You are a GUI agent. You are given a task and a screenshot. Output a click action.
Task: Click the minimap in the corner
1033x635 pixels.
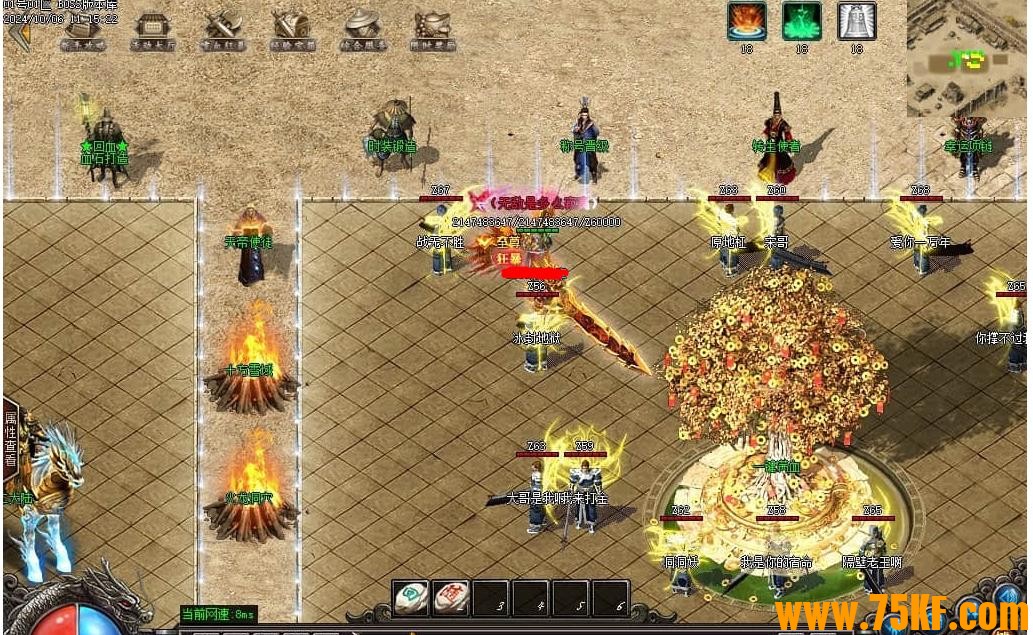click(x=966, y=57)
